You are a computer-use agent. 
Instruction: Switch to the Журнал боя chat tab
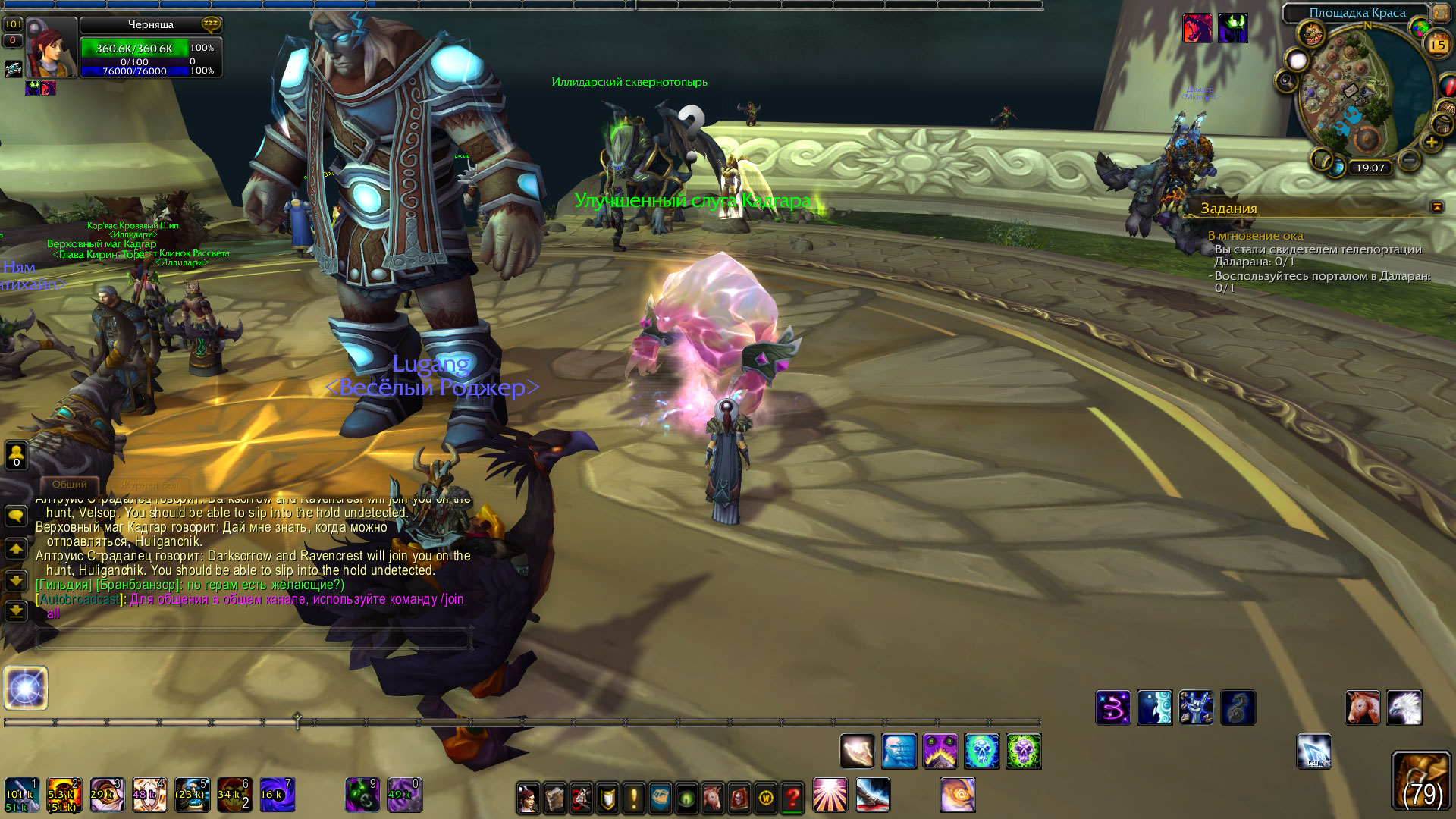pos(149,484)
